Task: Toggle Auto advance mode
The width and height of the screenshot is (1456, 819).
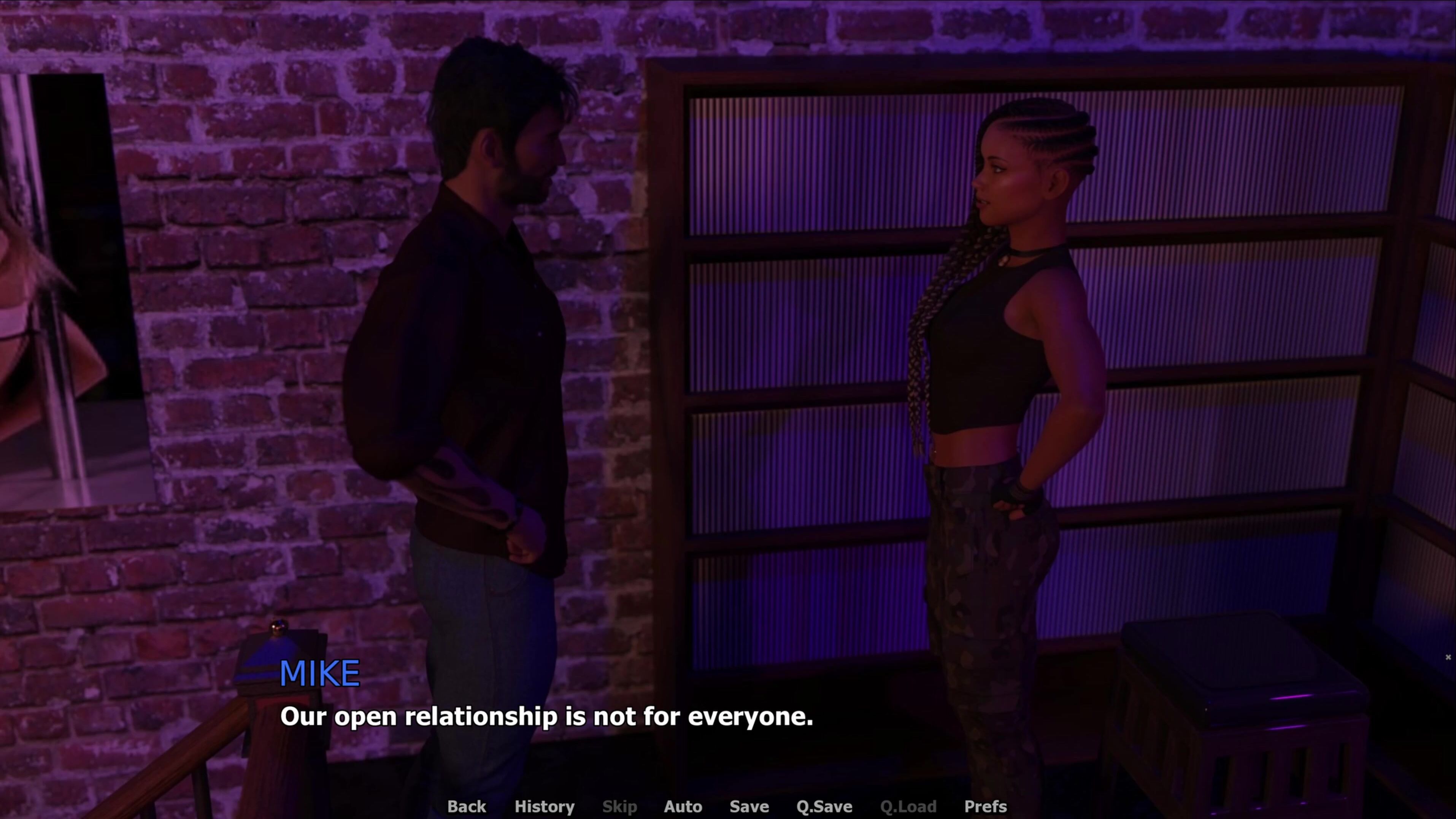Action: click(x=683, y=806)
